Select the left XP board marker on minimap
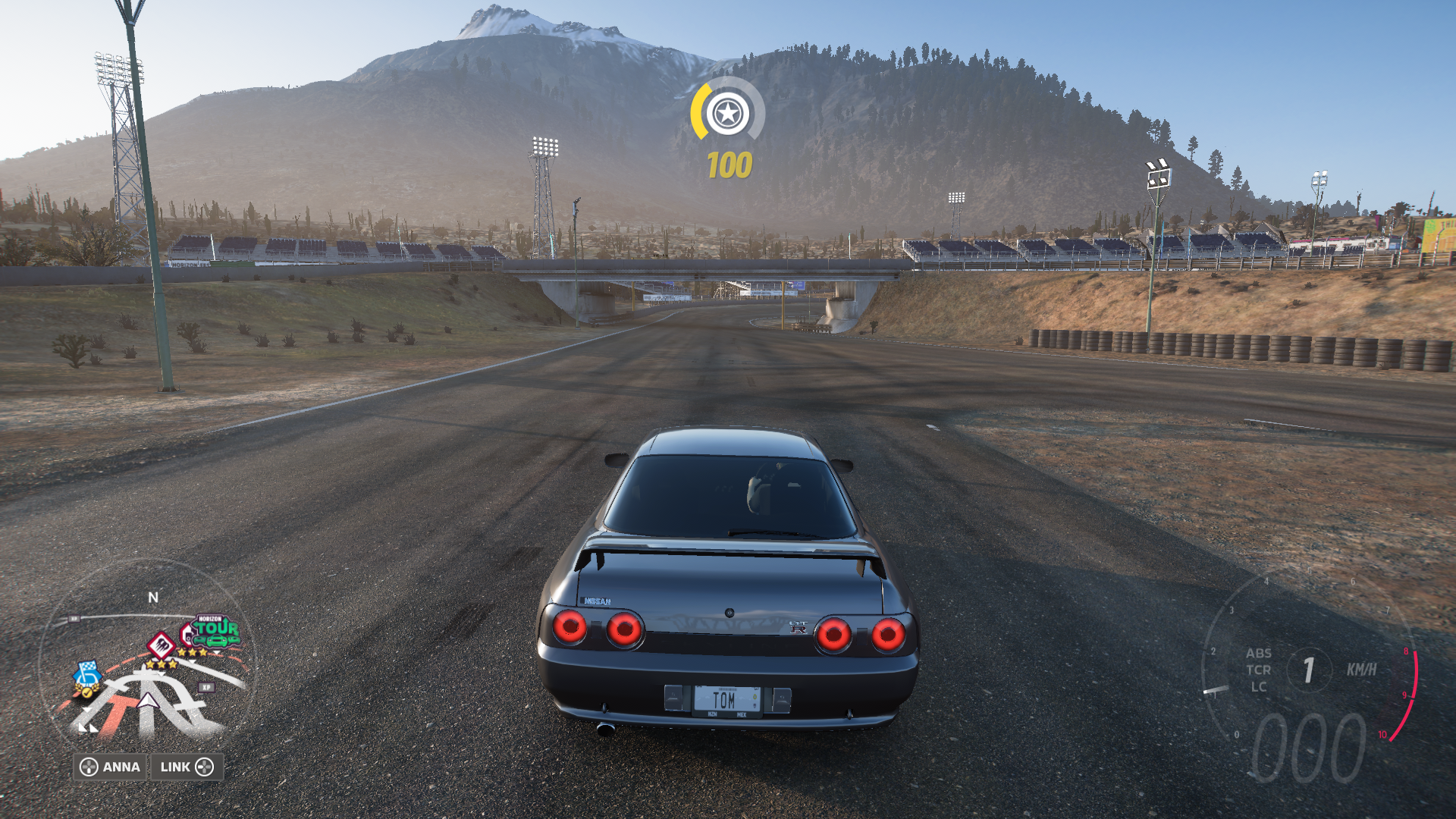1456x819 pixels. click(x=74, y=619)
